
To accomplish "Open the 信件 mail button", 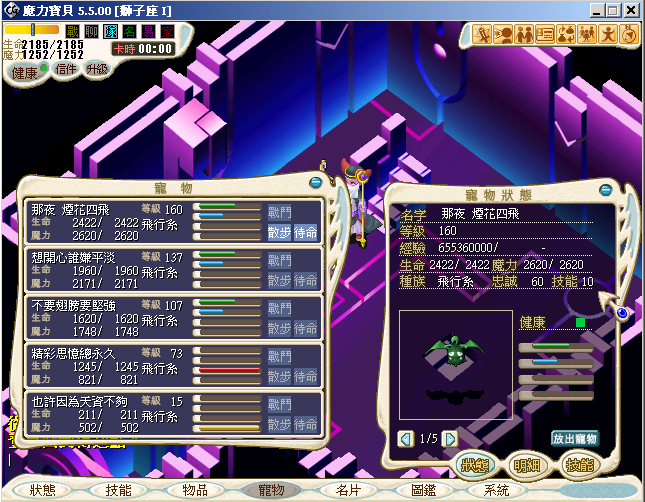I will pyautogui.click(x=64, y=70).
